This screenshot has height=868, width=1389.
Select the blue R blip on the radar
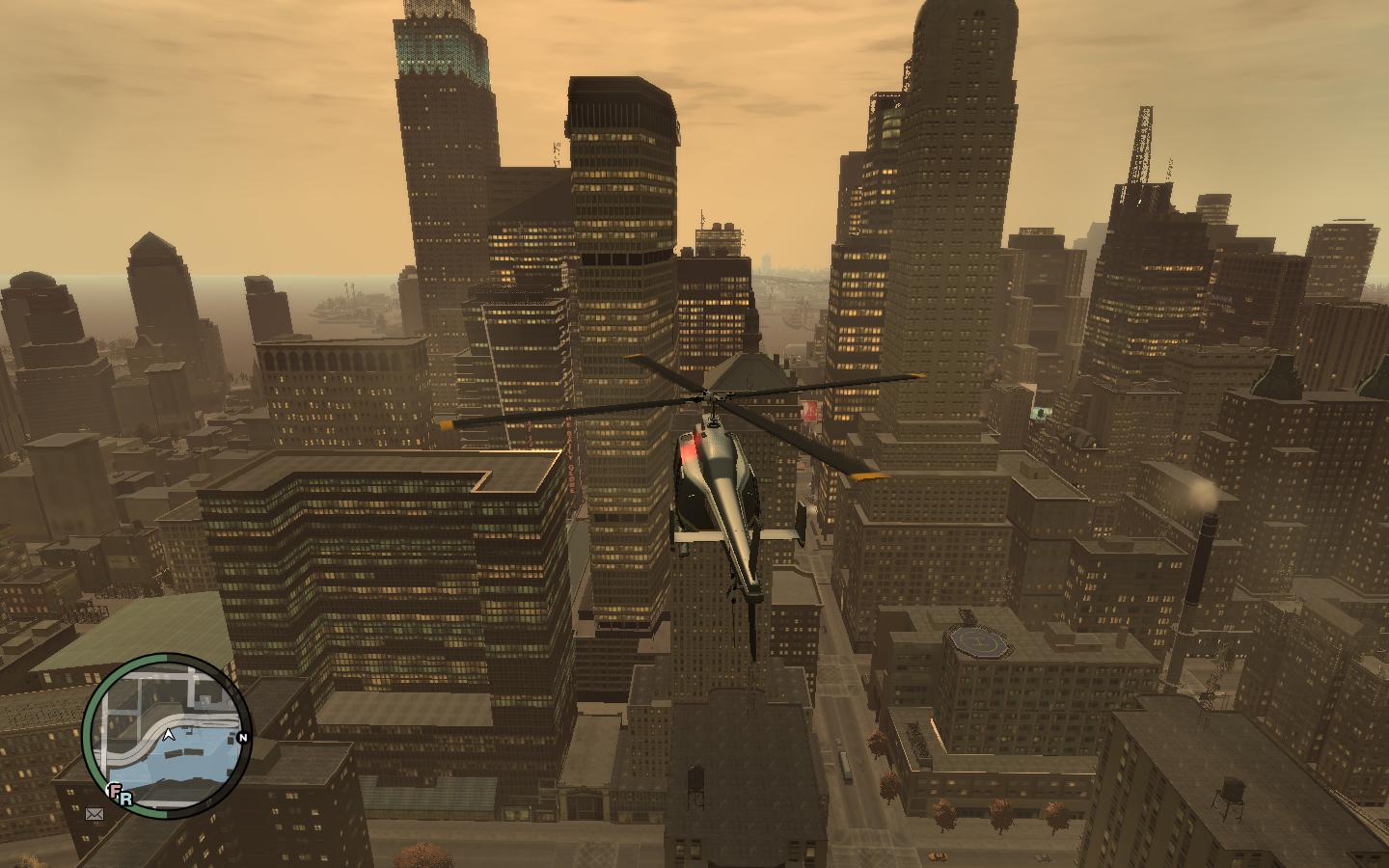(x=126, y=800)
